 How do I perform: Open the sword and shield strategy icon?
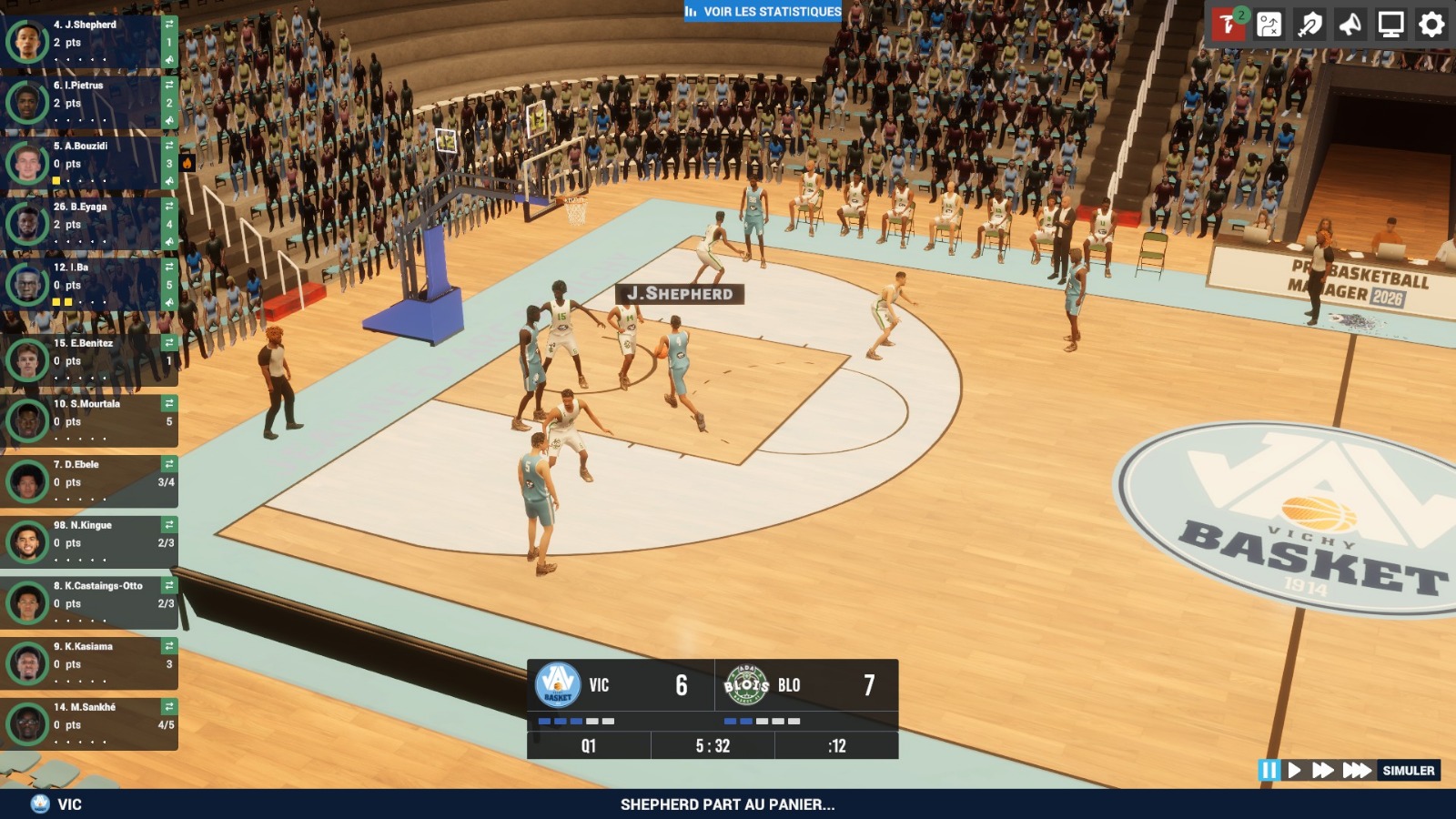tap(1309, 25)
